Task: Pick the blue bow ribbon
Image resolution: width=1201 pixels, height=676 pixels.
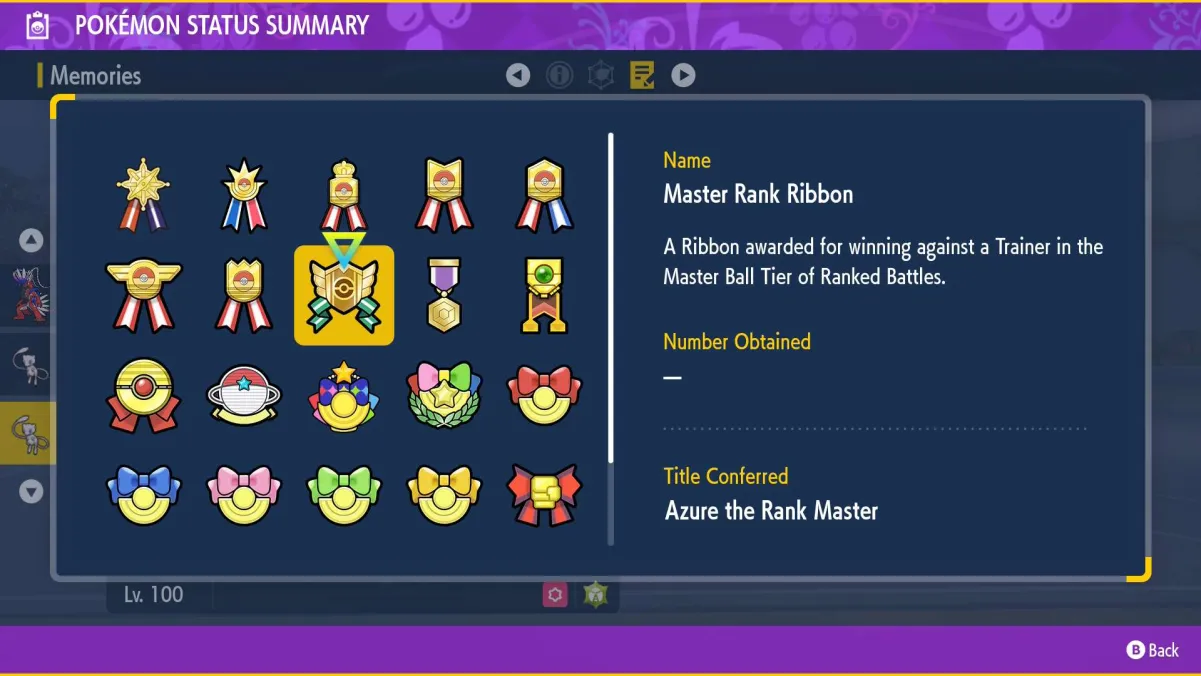Action: point(144,494)
